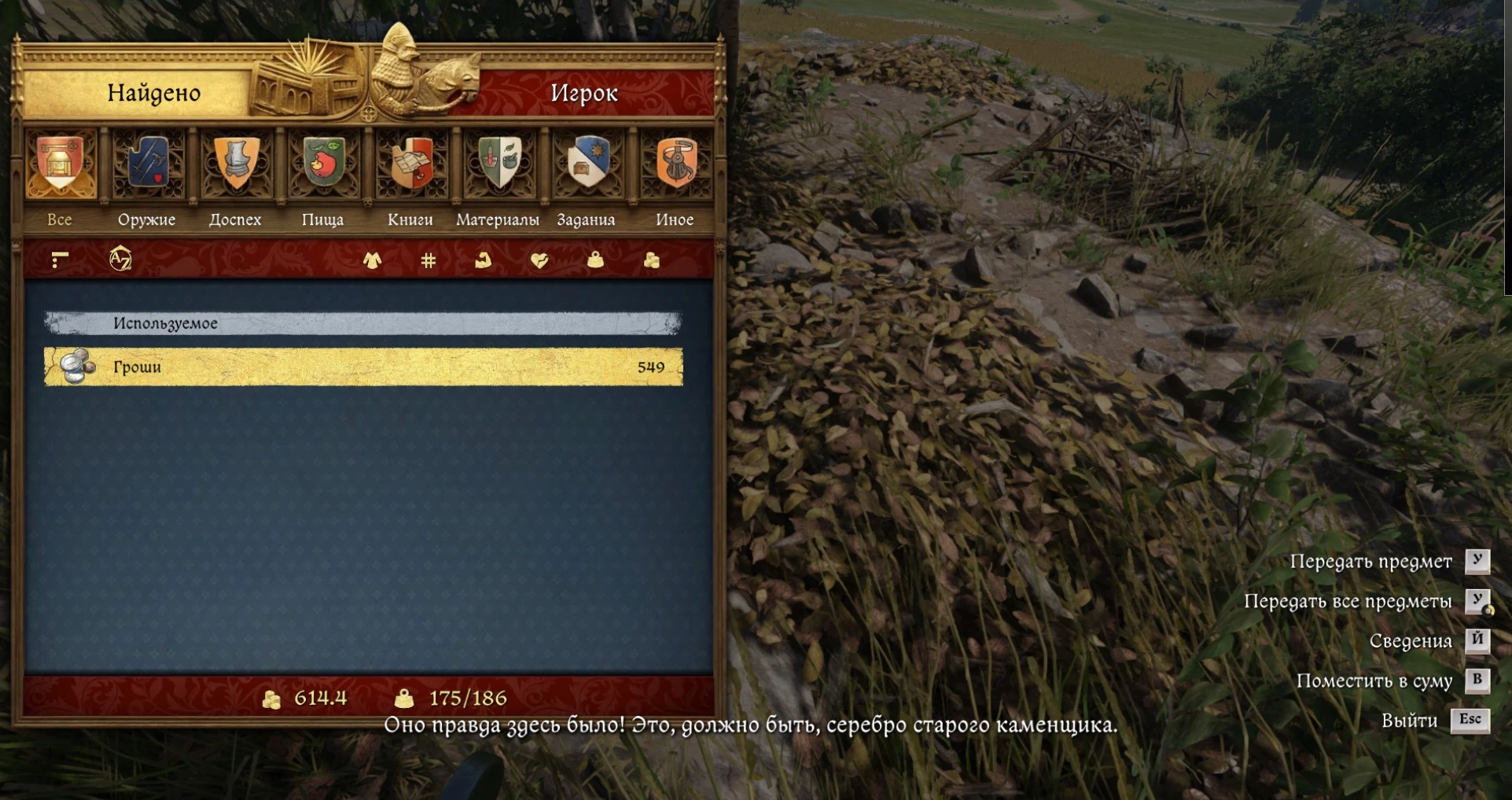Screen dimensions: 1512x800
Task: Sort items by the hash quantity column
Action: (x=429, y=260)
